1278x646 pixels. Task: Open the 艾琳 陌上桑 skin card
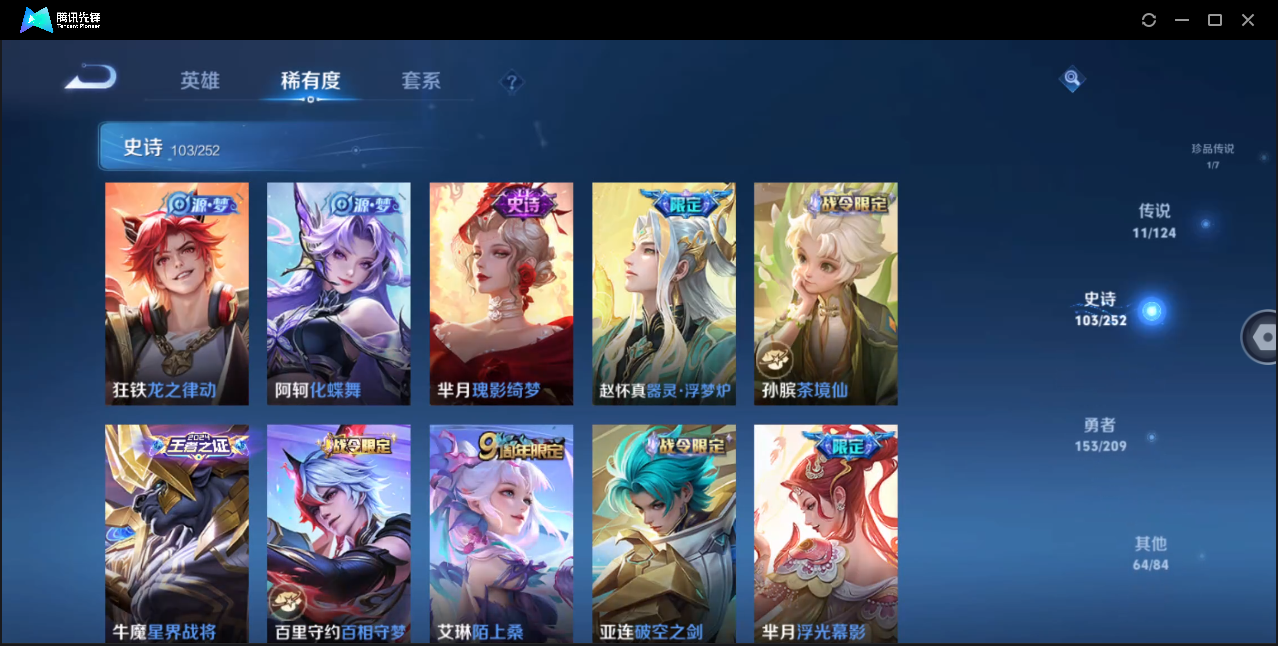[x=501, y=533]
